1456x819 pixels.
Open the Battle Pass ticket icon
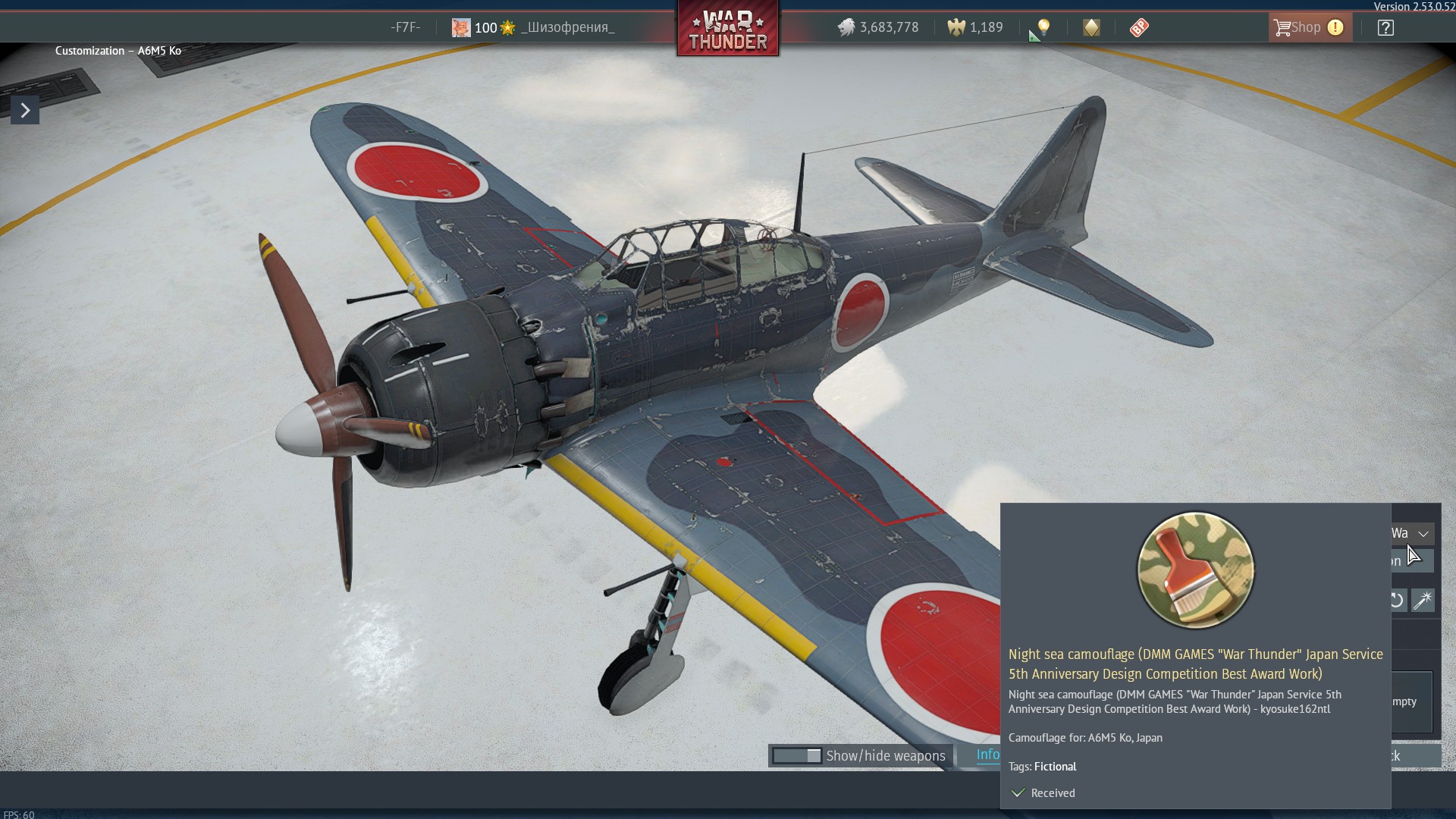pyautogui.click(x=1139, y=28)
